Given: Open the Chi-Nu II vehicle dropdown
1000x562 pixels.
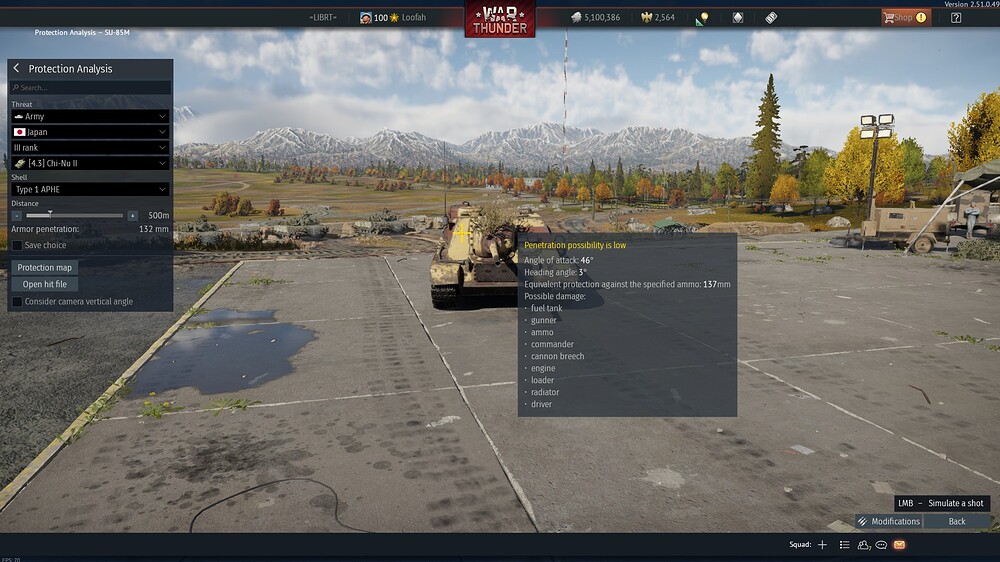Looking at the screenshot, I should pos(90,163).
